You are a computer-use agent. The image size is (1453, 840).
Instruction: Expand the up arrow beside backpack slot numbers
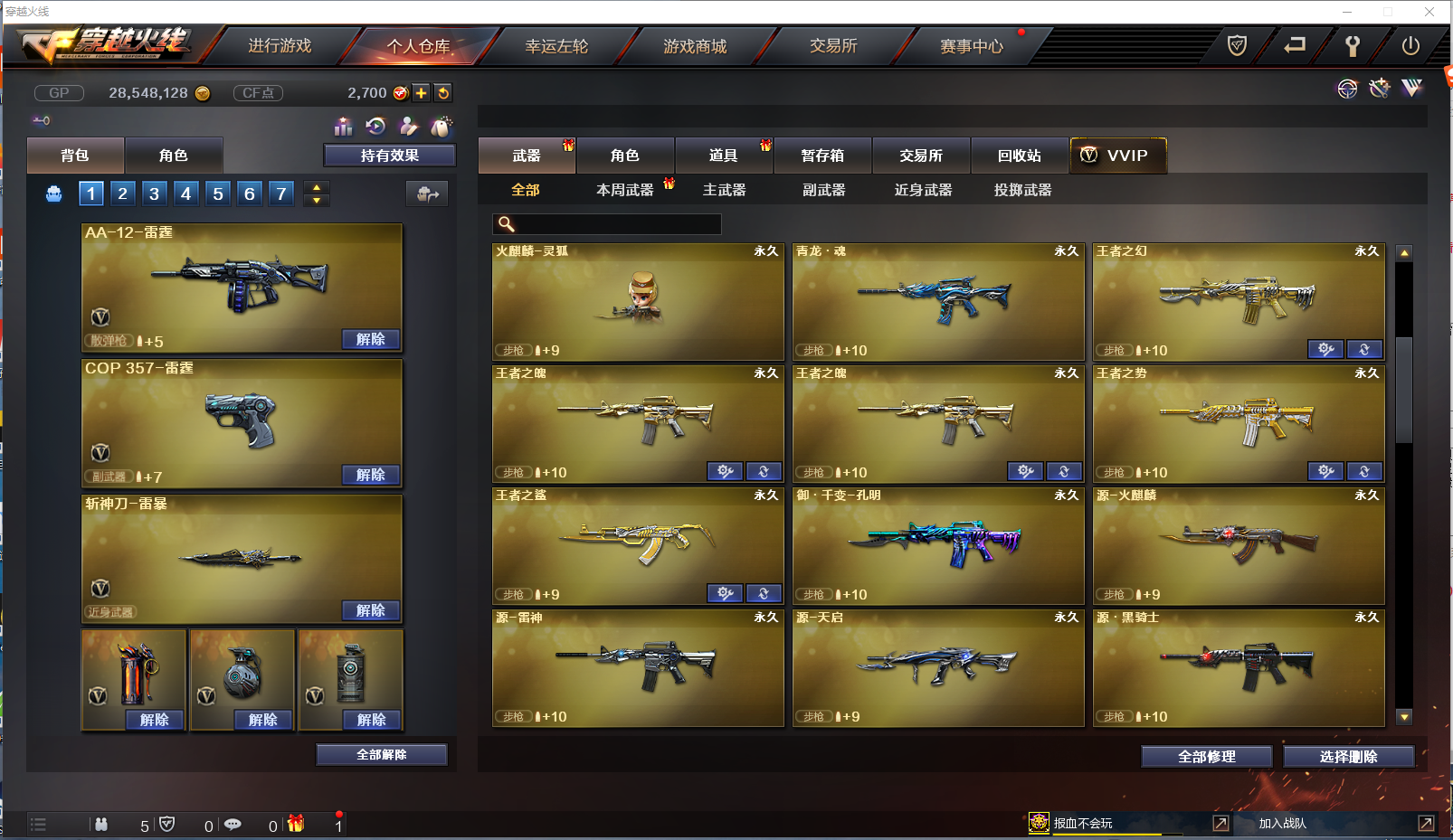click(316, 186)
